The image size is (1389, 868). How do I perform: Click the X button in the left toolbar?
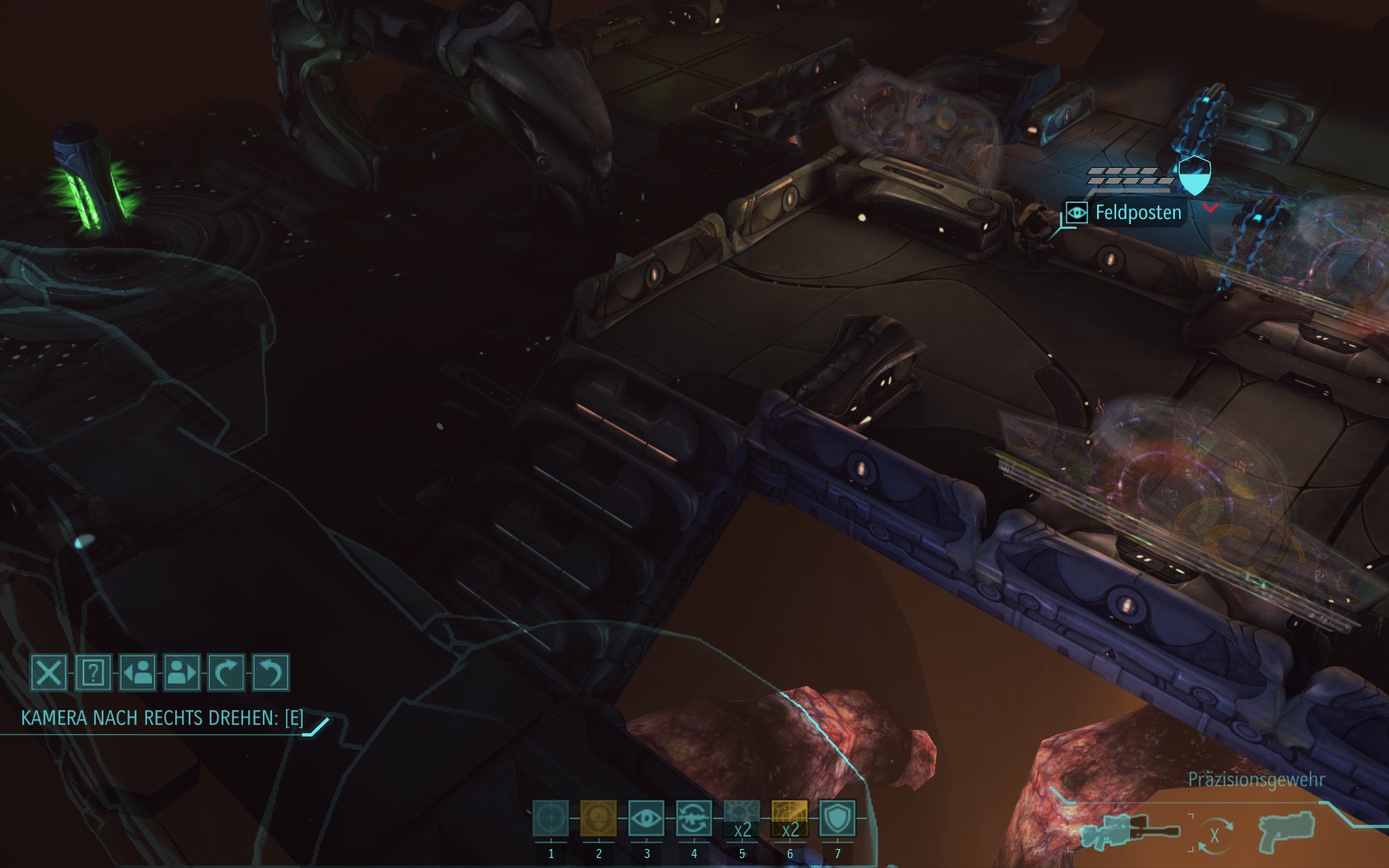pos(49,673)
